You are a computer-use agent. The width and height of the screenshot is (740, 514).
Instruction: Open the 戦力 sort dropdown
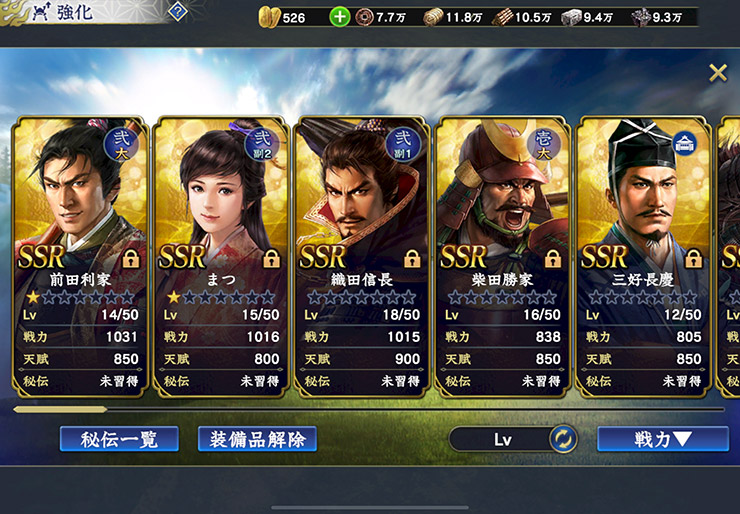coord(662,439)
